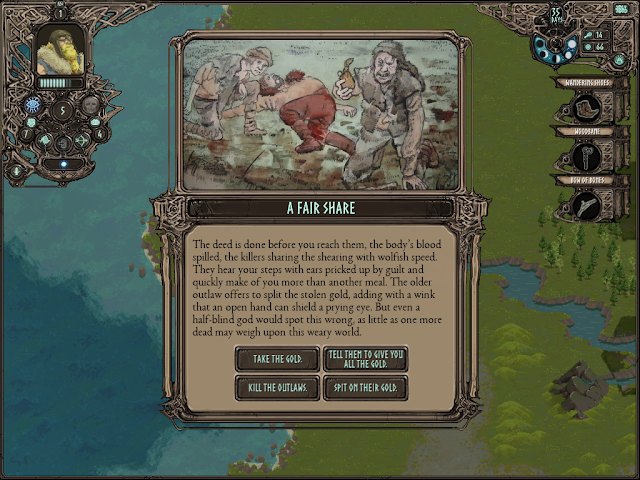
Task: Click the grey skull icon
Action: pos(90,105)
